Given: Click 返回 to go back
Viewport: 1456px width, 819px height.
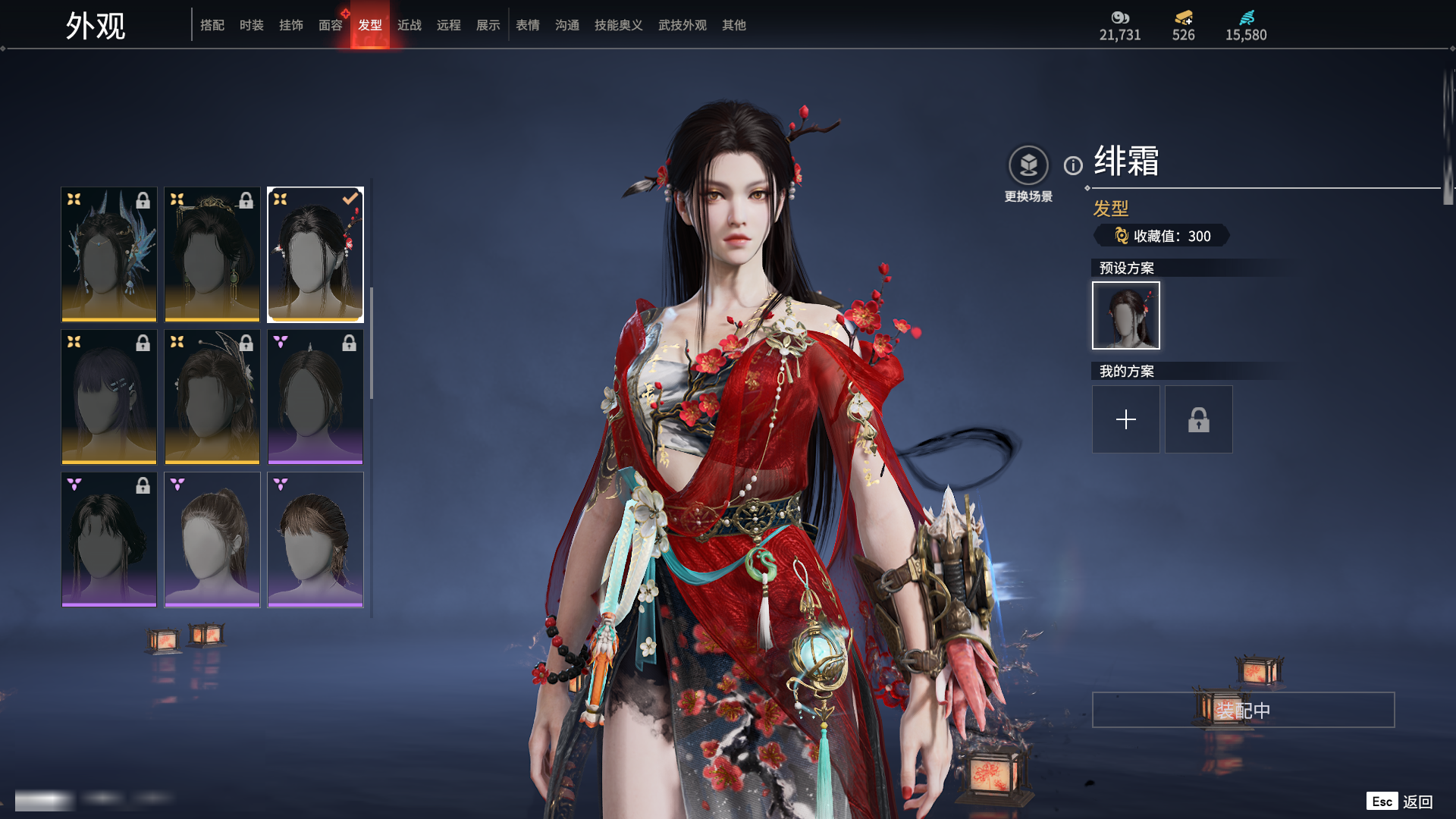Looking at the screenshot, I should pyautogui.click(x=1417, y=802).
